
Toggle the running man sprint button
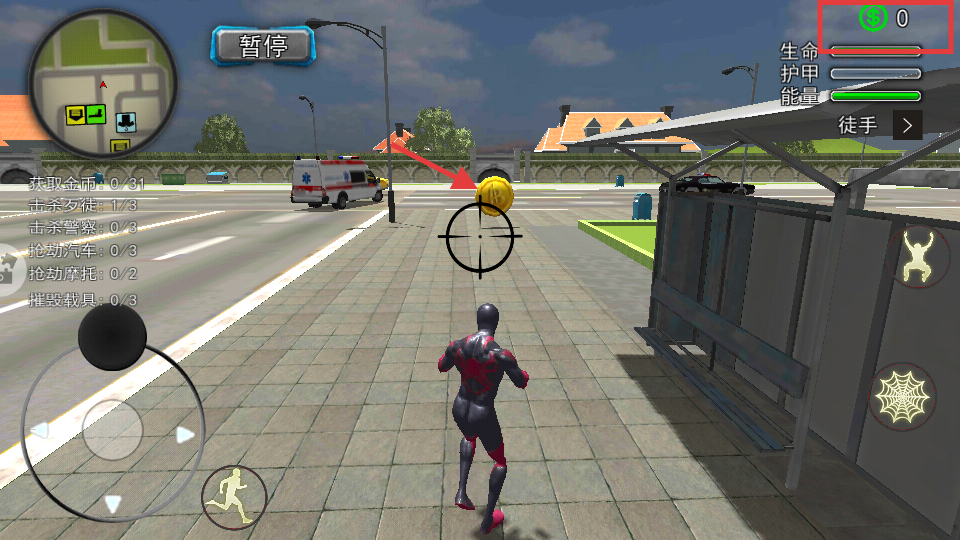tap(234, 496)
